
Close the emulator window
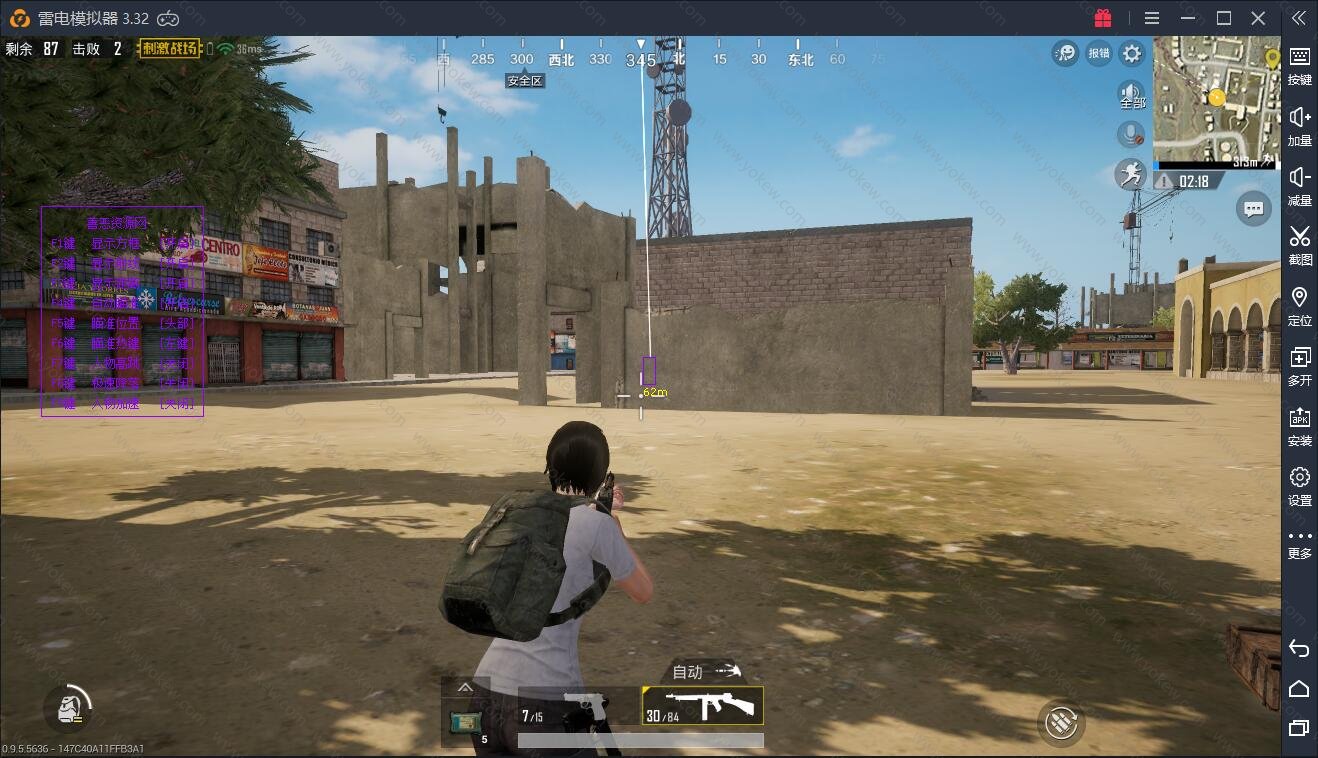(x=1258, y=18)
